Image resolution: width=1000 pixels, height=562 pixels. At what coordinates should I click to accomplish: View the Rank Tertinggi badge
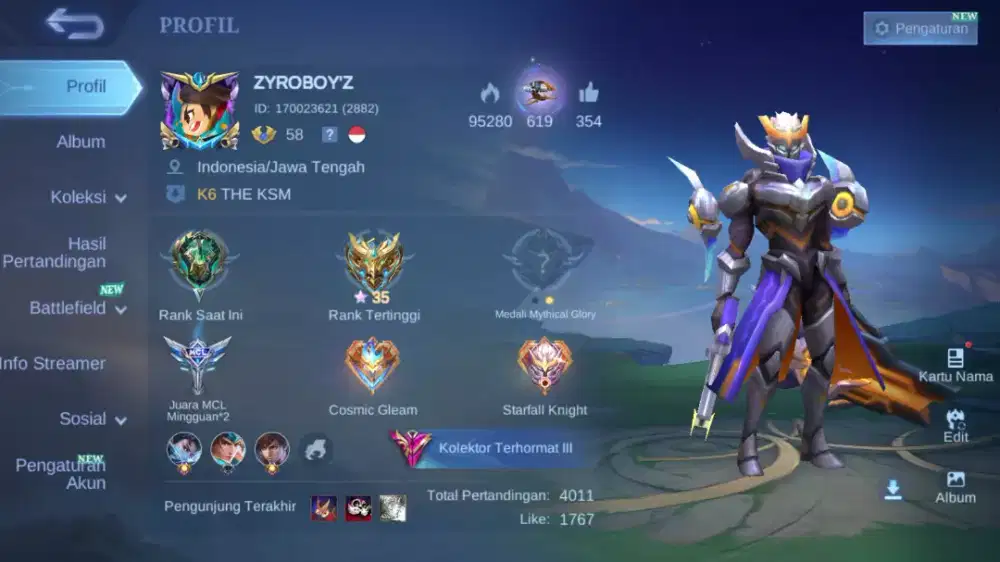[x=374, y=262]
